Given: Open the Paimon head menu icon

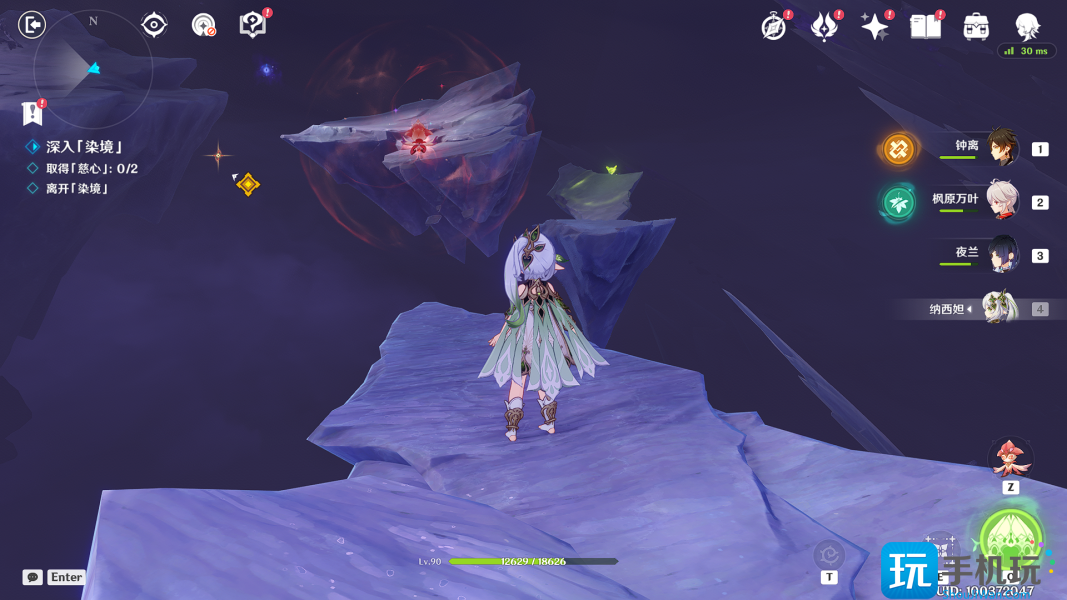Looking at the screenshot, I should click(1027, 27).
